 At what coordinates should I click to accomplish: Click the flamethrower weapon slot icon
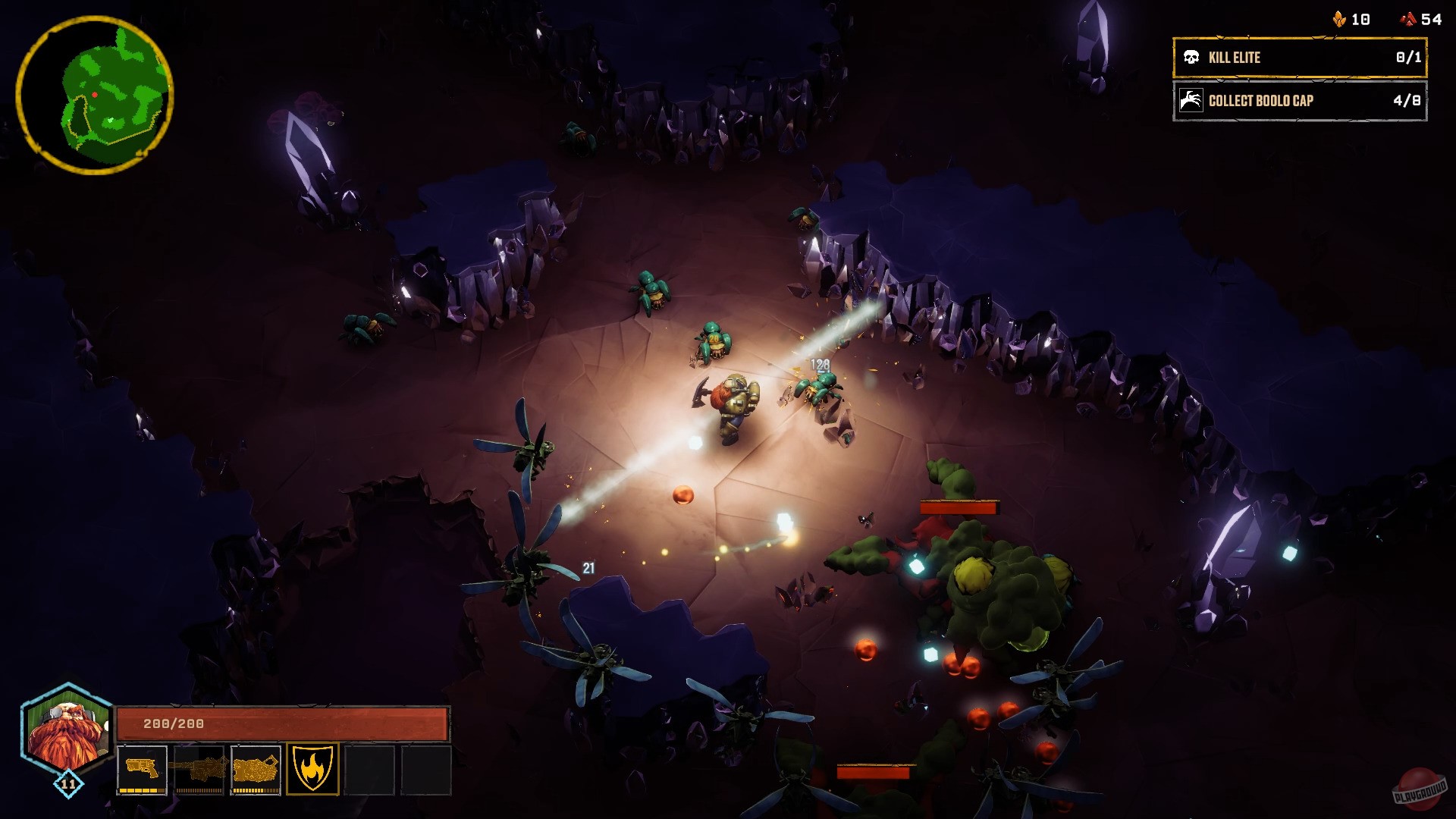256,770
